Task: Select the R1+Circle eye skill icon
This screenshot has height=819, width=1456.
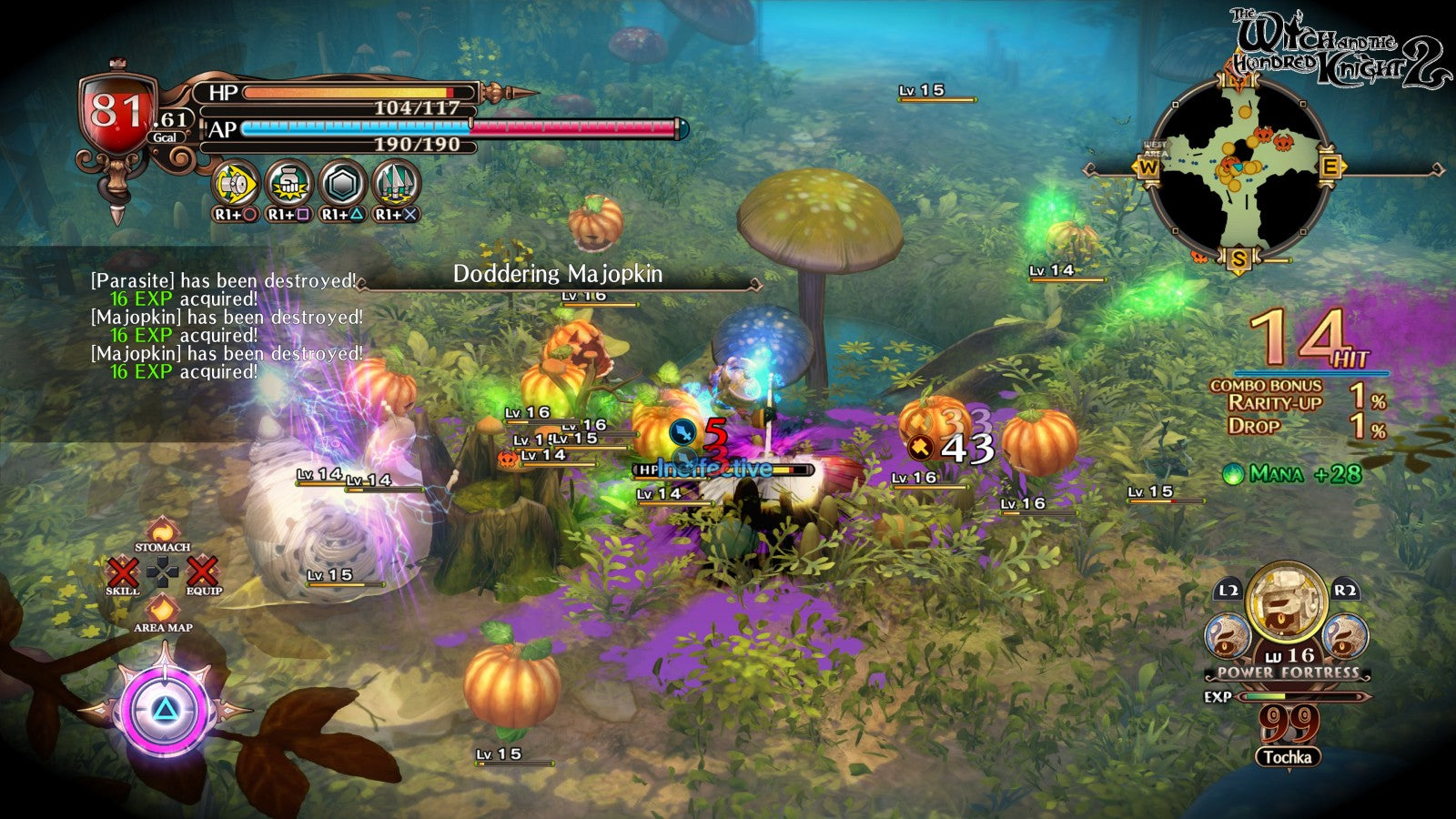Action: point(238,181)
